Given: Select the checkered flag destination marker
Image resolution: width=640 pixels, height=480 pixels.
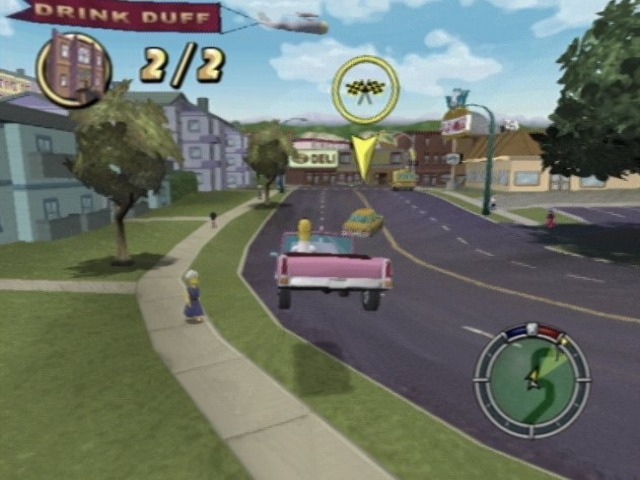Looking at the screenshot, I should (365, 89).
